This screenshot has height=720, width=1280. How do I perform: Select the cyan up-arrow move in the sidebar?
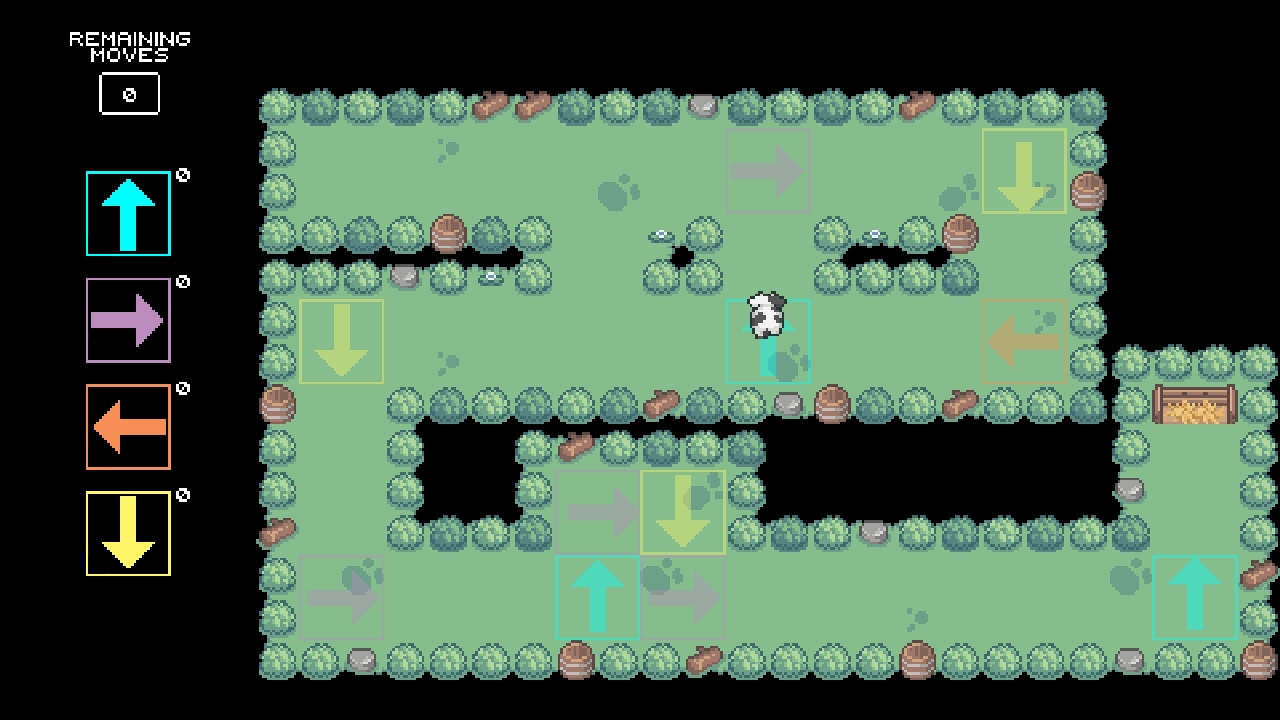pos(128,214)
